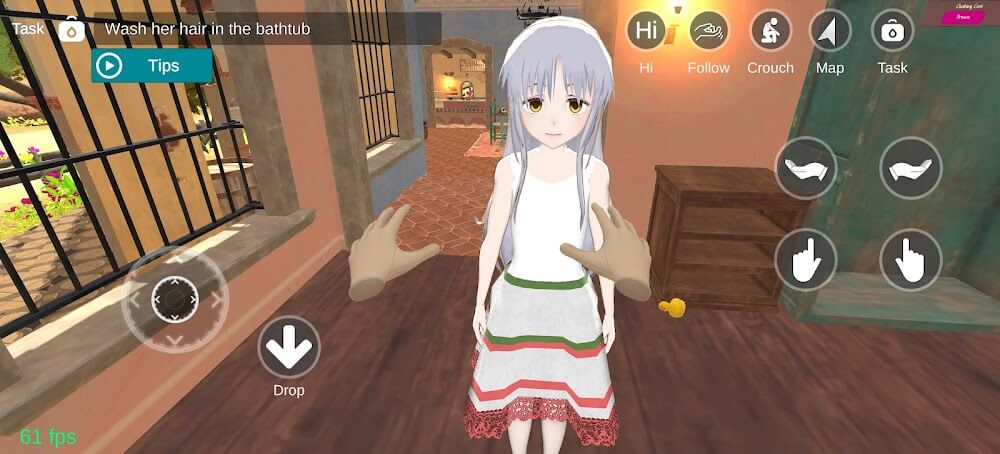This screenshot has width=1000, height=454.
Task: Click the movement joystick center
Action: [175, 298]
